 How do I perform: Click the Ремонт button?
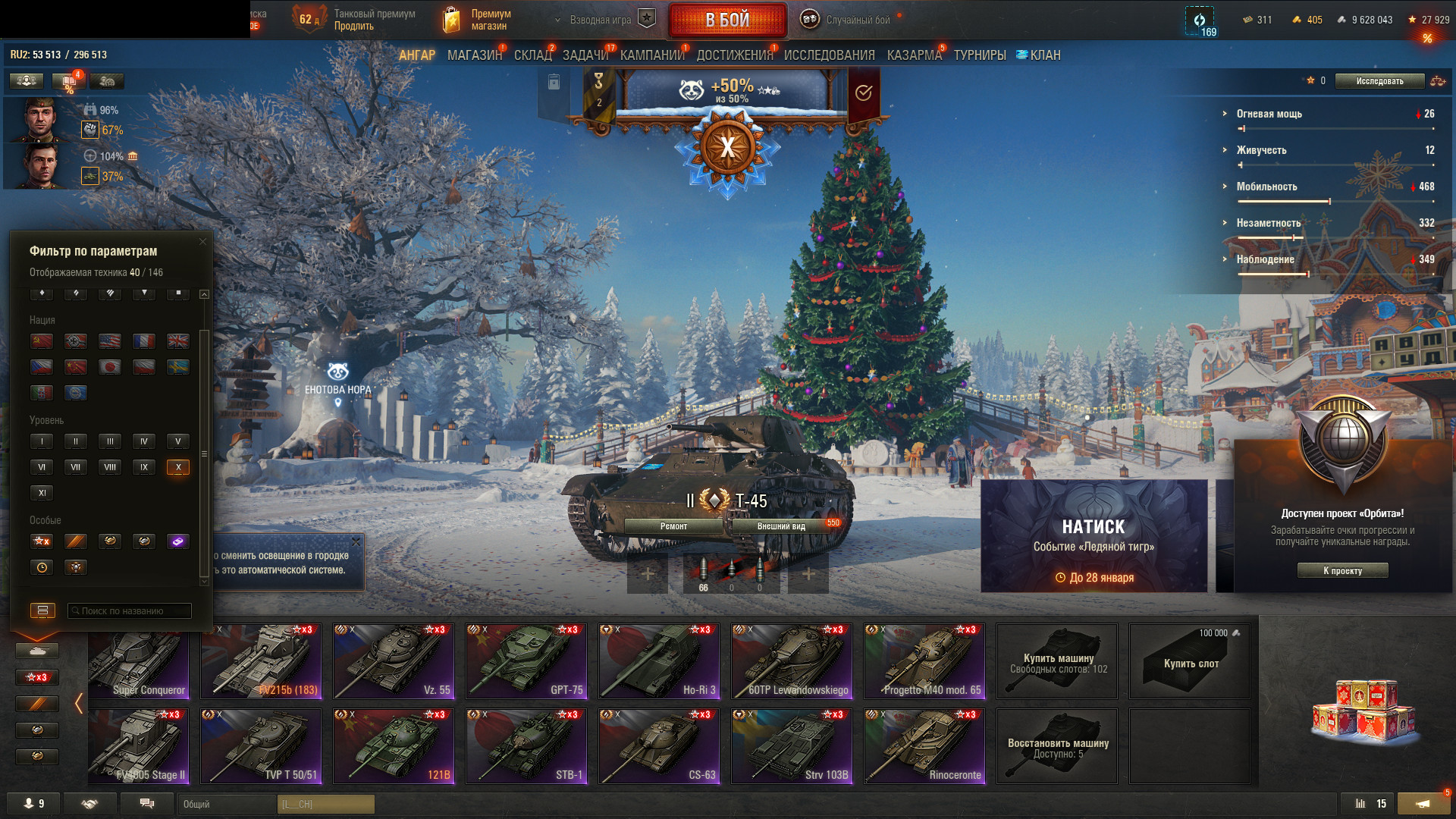point(673,526)
